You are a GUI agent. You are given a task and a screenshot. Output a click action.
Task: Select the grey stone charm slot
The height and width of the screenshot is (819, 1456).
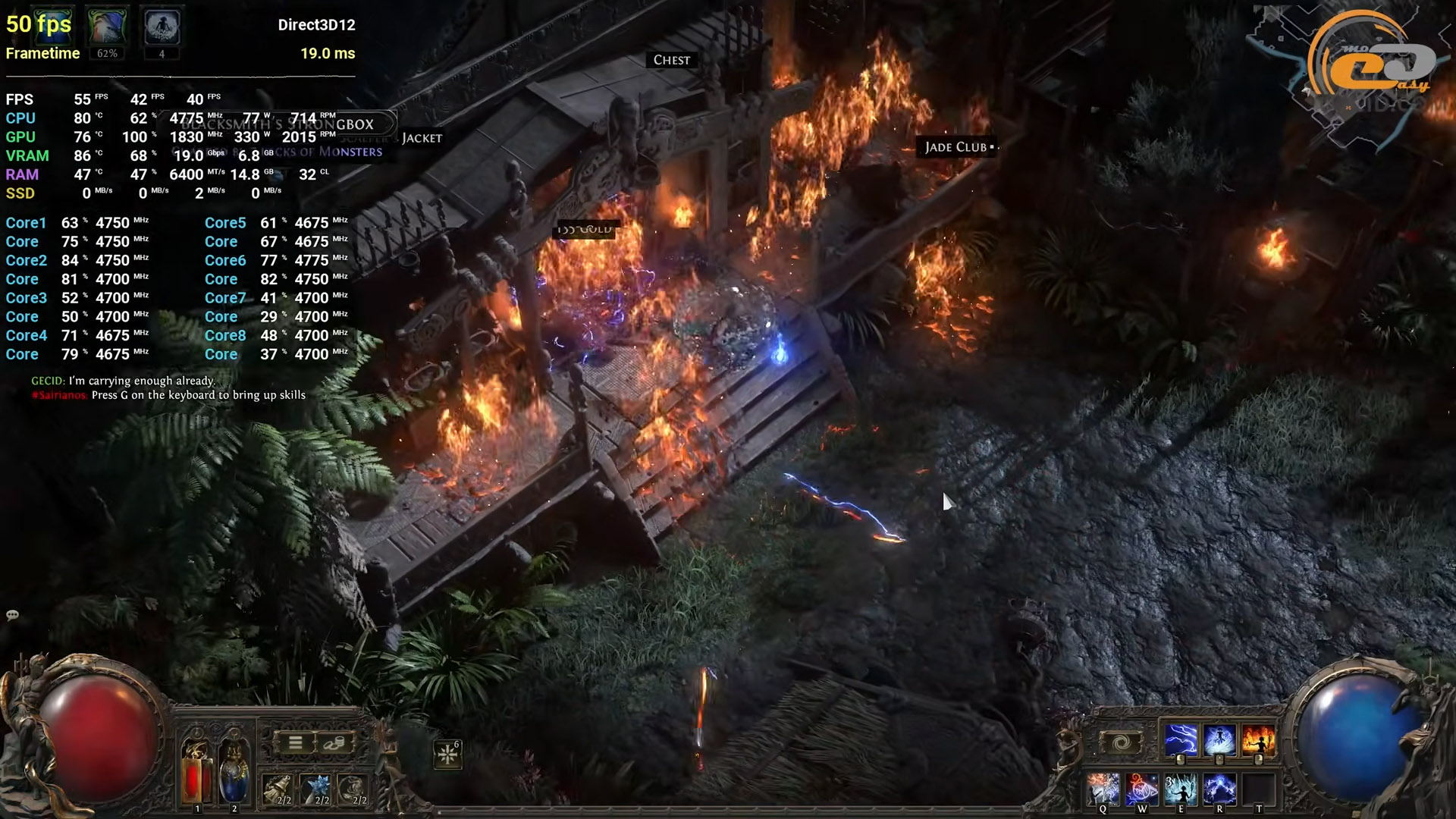pos(353,789)
